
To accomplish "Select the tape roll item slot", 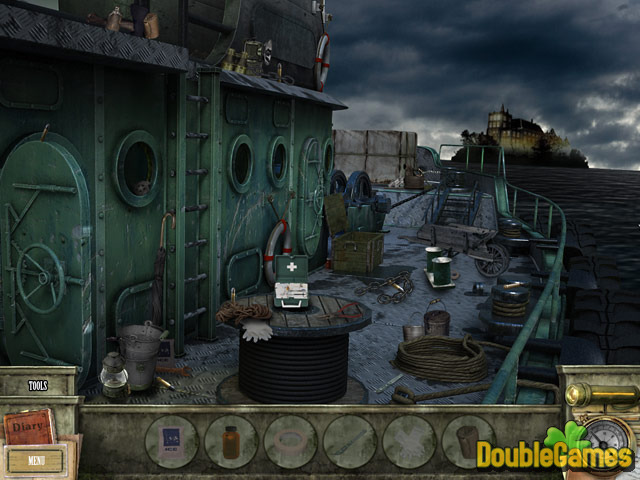I will tap(291, 441).
